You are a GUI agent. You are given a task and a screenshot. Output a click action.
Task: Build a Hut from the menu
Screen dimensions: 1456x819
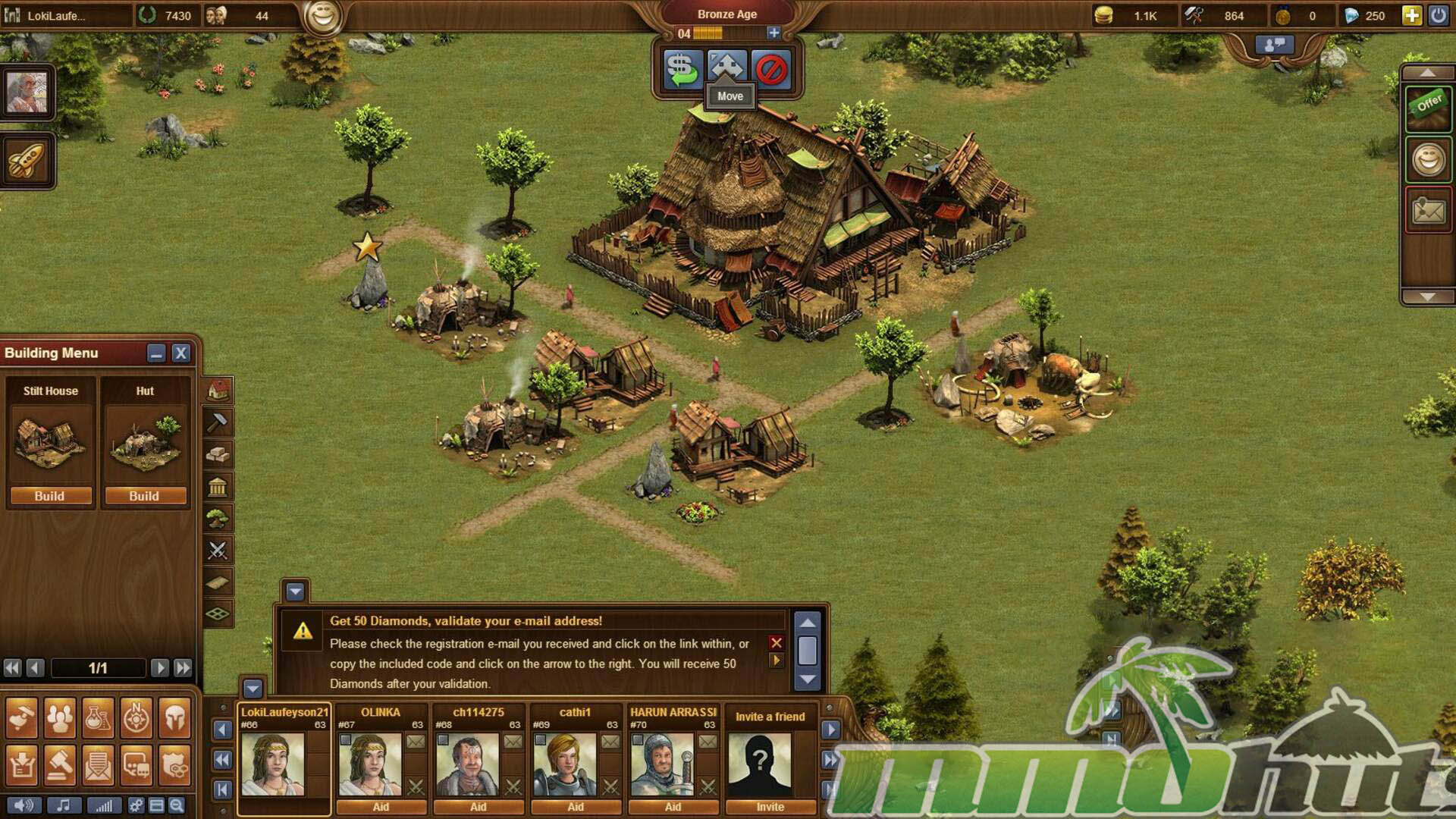[x=144, y=496]
